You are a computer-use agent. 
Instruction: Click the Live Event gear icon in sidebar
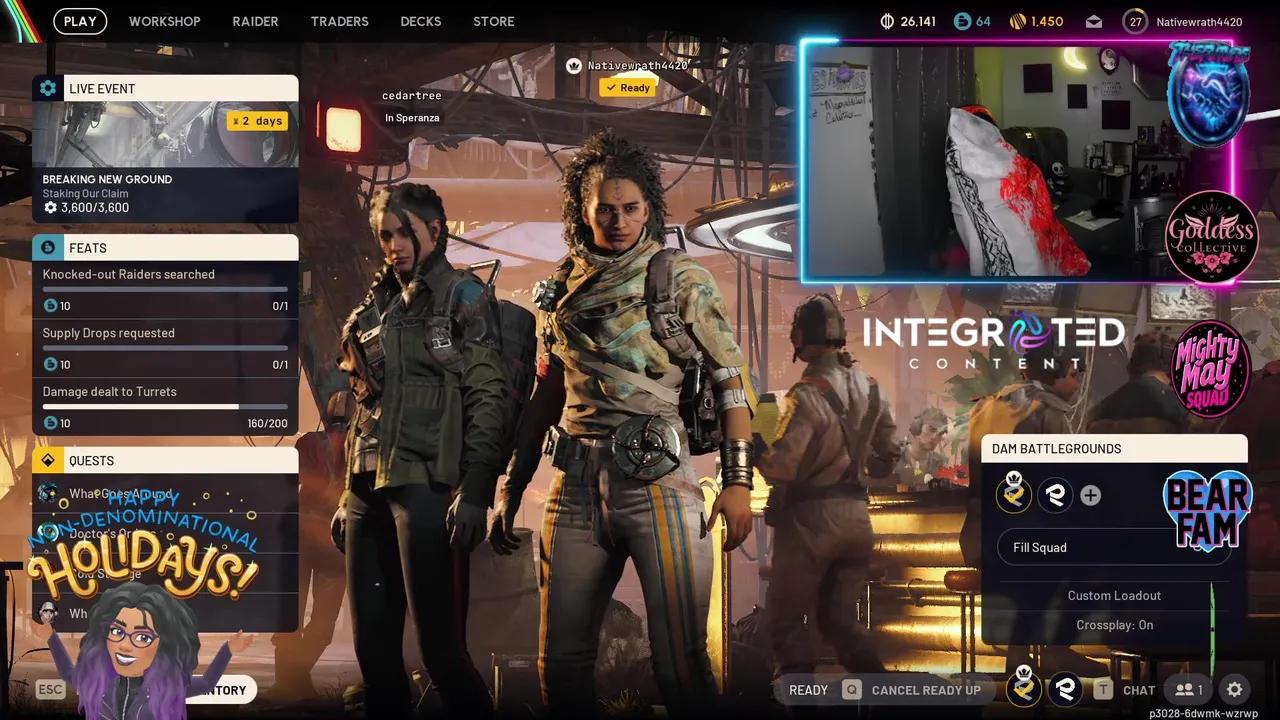[48, 88]
